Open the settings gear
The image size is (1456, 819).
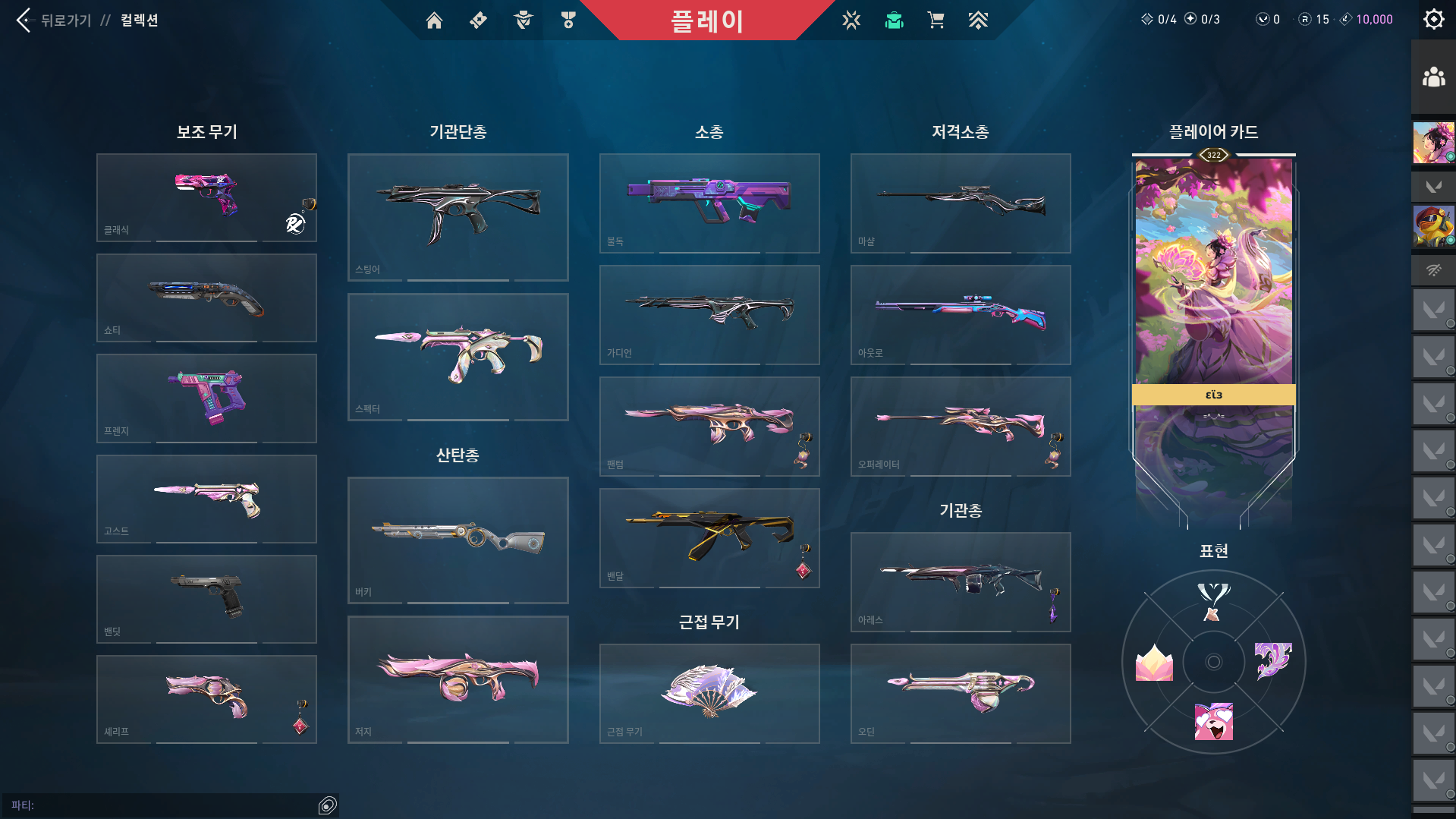click(1433, 19)
